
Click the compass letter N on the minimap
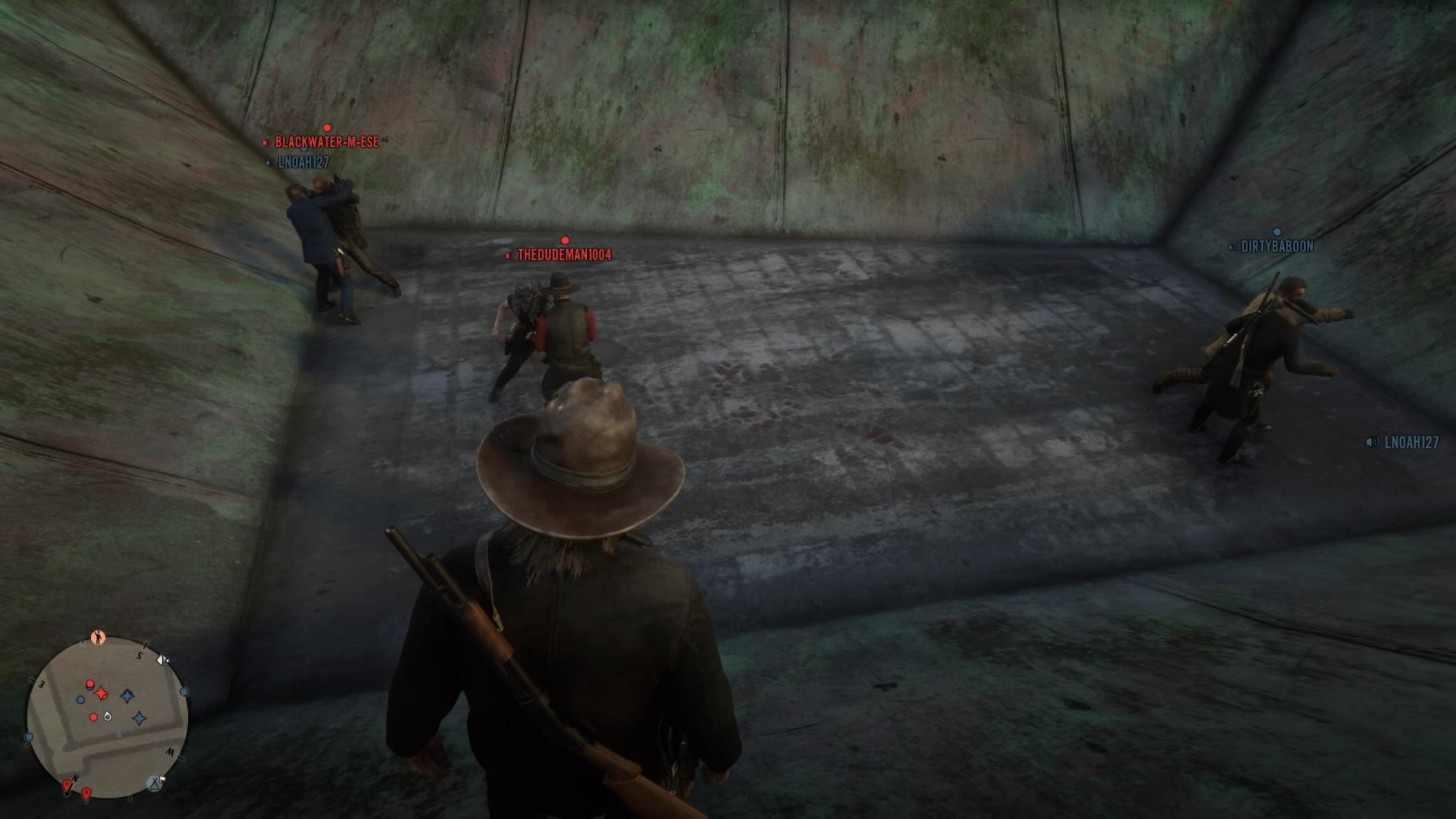pos(75,777)
